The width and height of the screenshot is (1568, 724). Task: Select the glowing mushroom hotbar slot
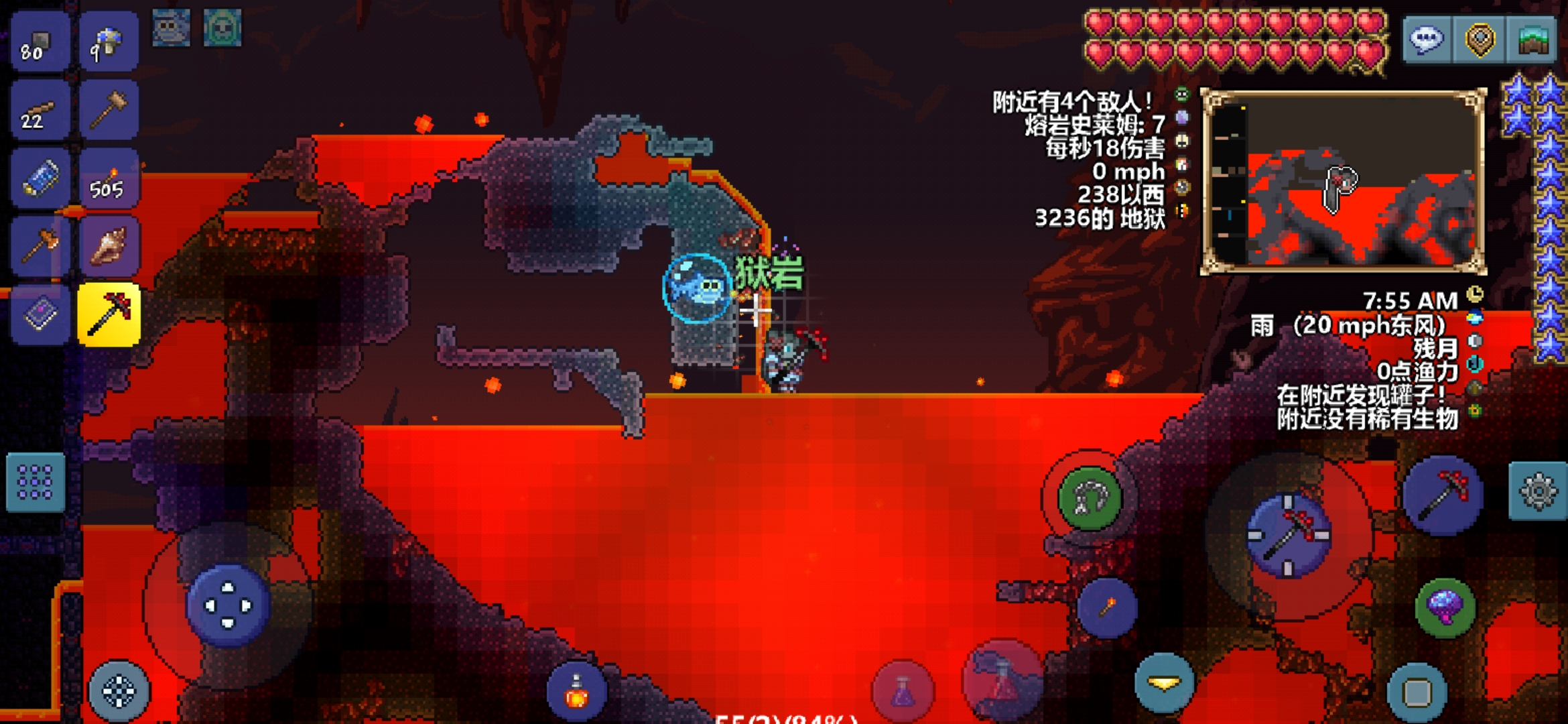click(x=109, y=43)
